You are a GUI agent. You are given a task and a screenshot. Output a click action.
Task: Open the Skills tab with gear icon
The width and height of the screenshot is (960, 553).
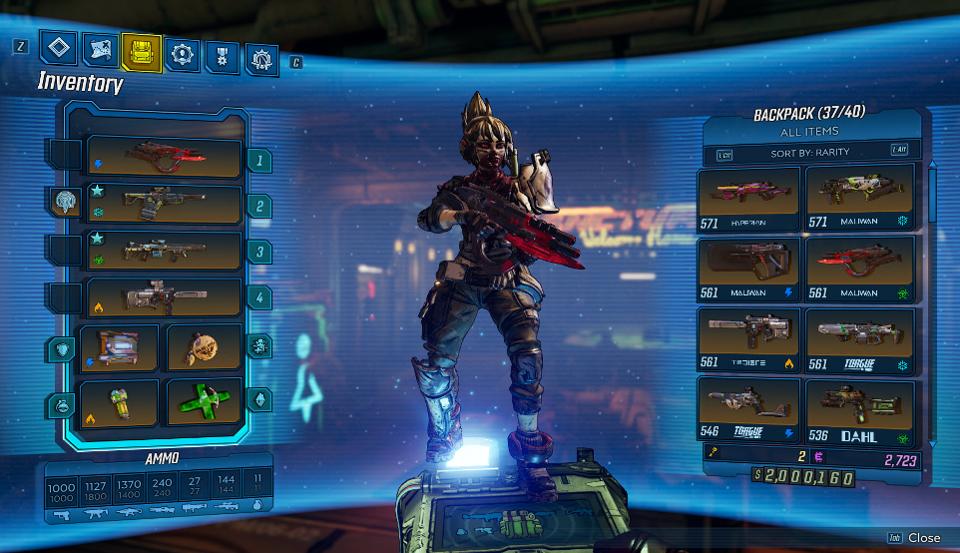tap(182, 54)
